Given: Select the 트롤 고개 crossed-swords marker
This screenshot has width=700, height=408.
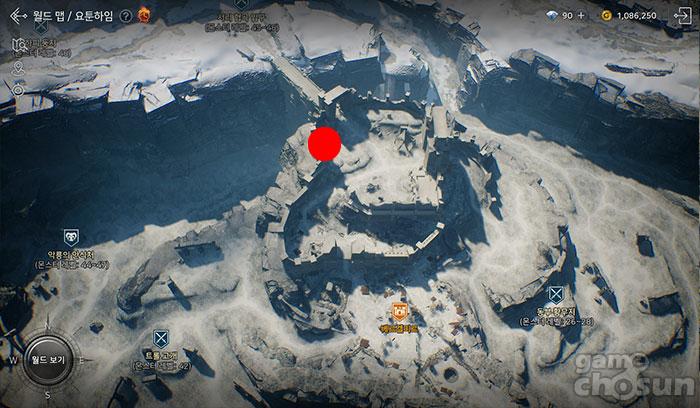Looking at the screenshot, I should click(x=160, y=338).
